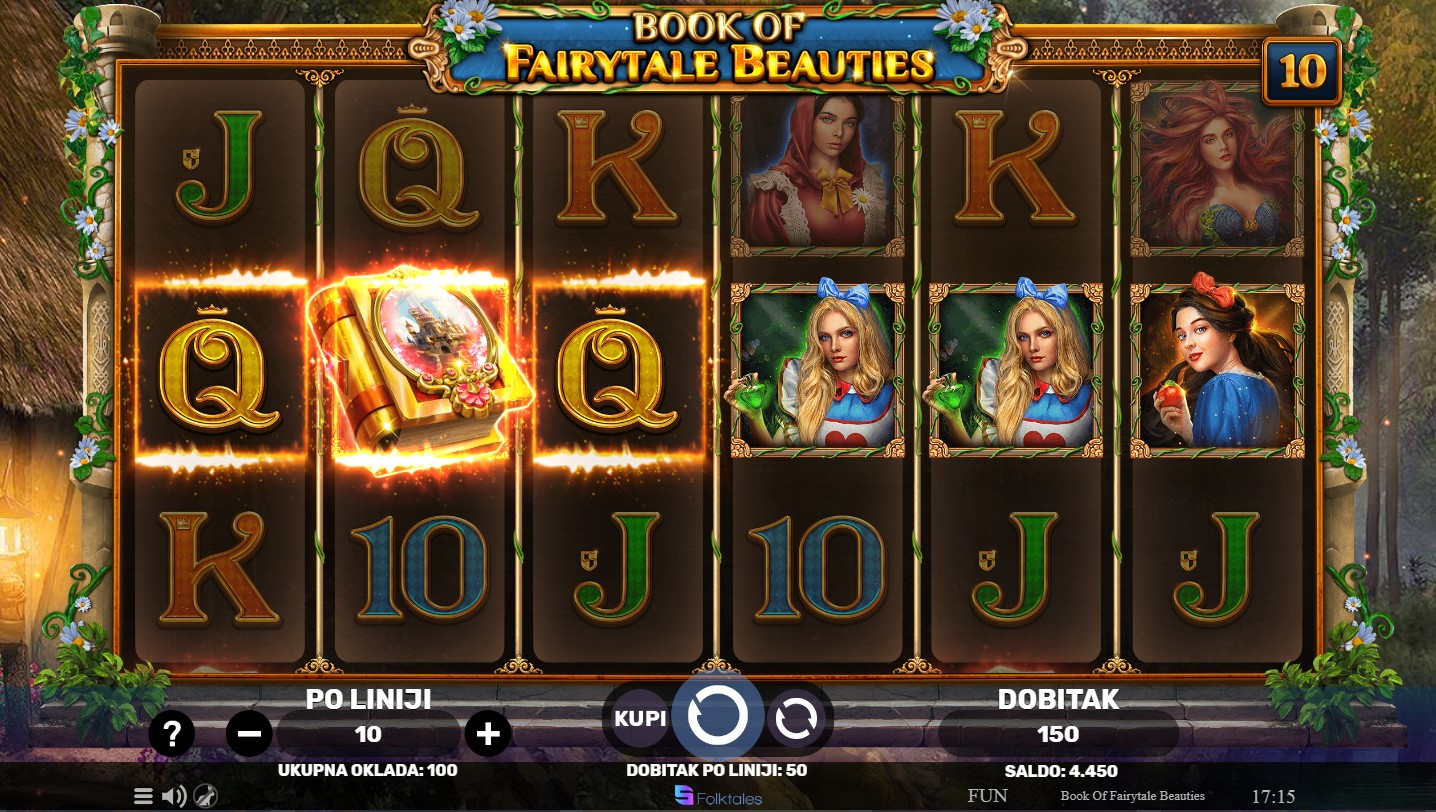Click the KUPI buy feature button
Viewport: 1436px width, 812px height.
tap(640, 718)
